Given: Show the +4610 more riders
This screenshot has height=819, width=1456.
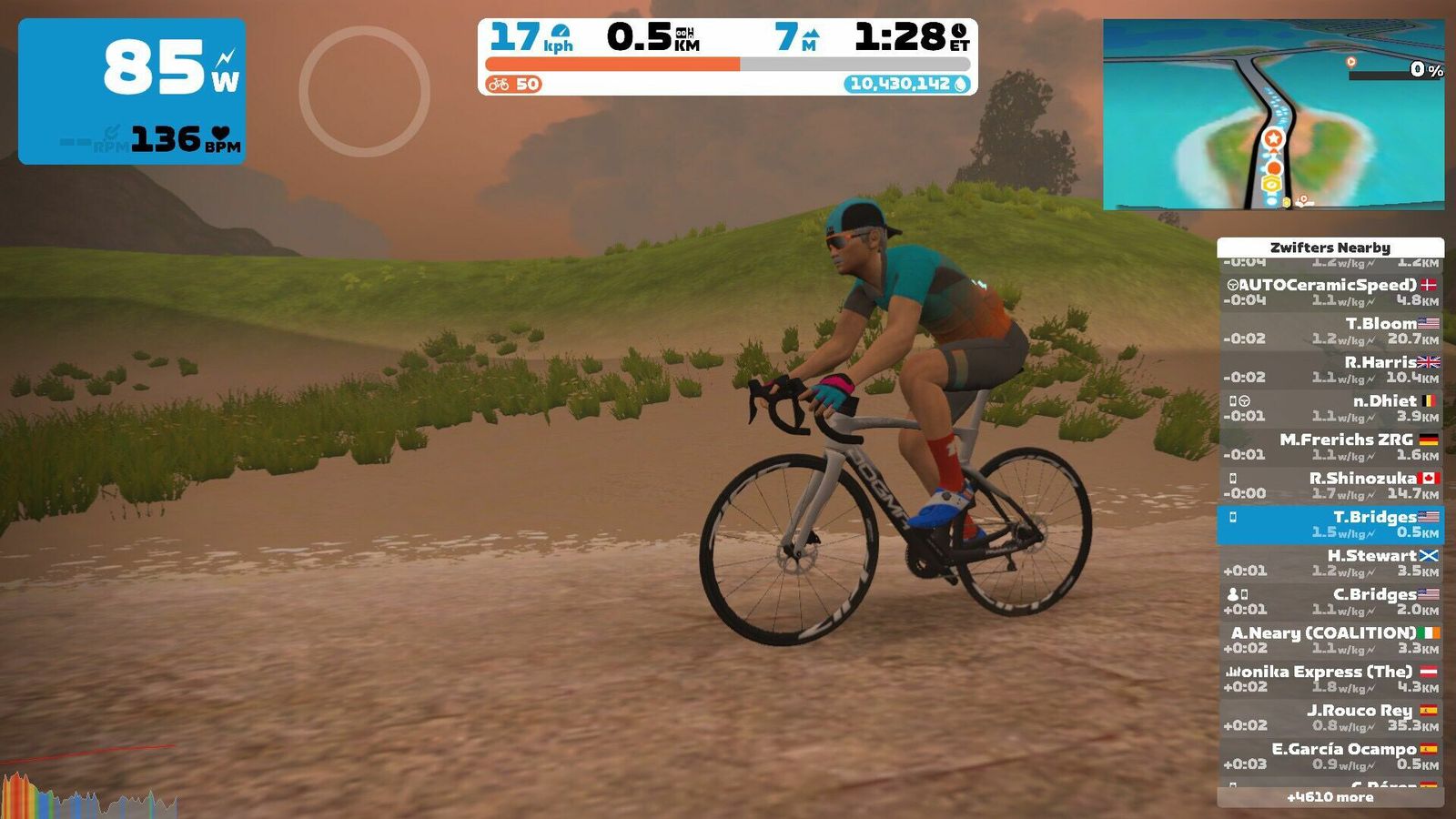Looking at the screenshot, I should 1330,797.
